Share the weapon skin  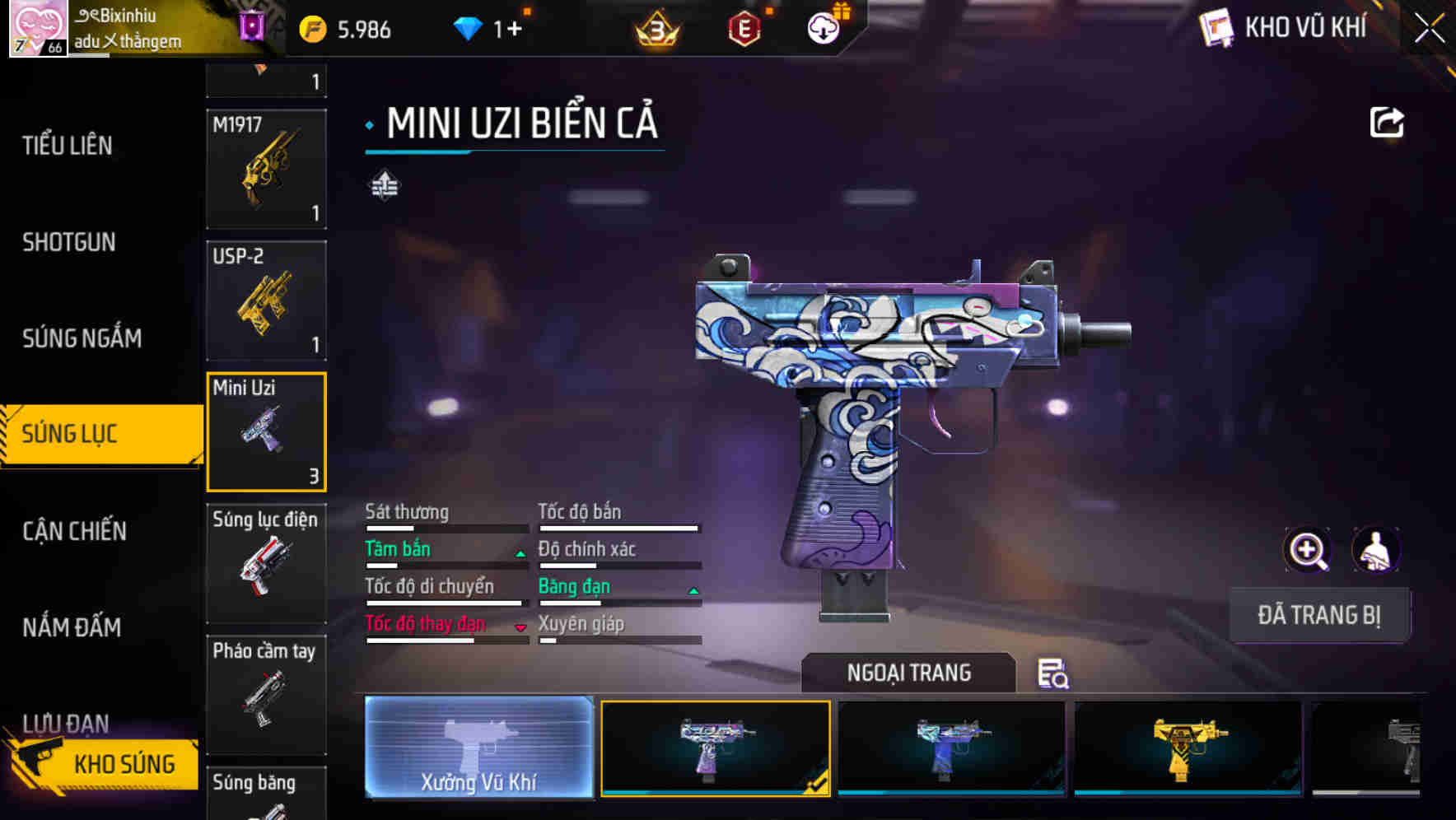1387,123
